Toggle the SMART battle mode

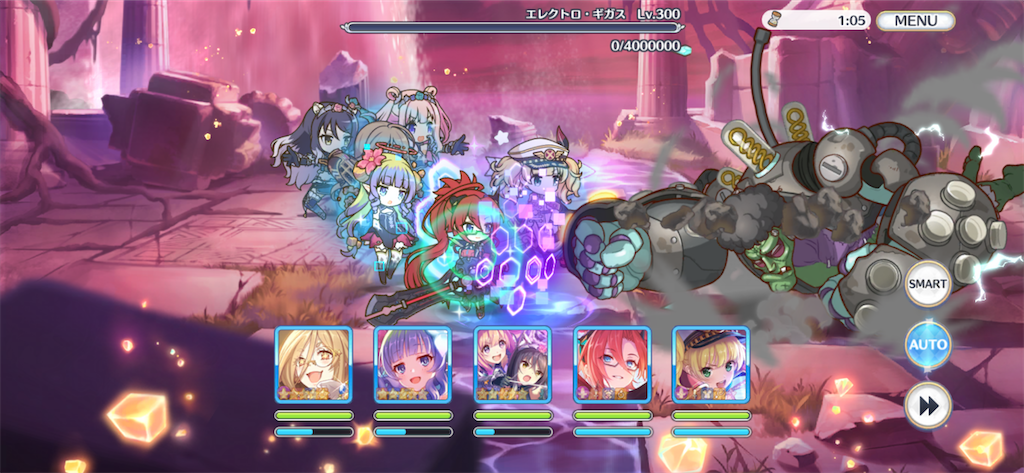[x=927, y=284]
